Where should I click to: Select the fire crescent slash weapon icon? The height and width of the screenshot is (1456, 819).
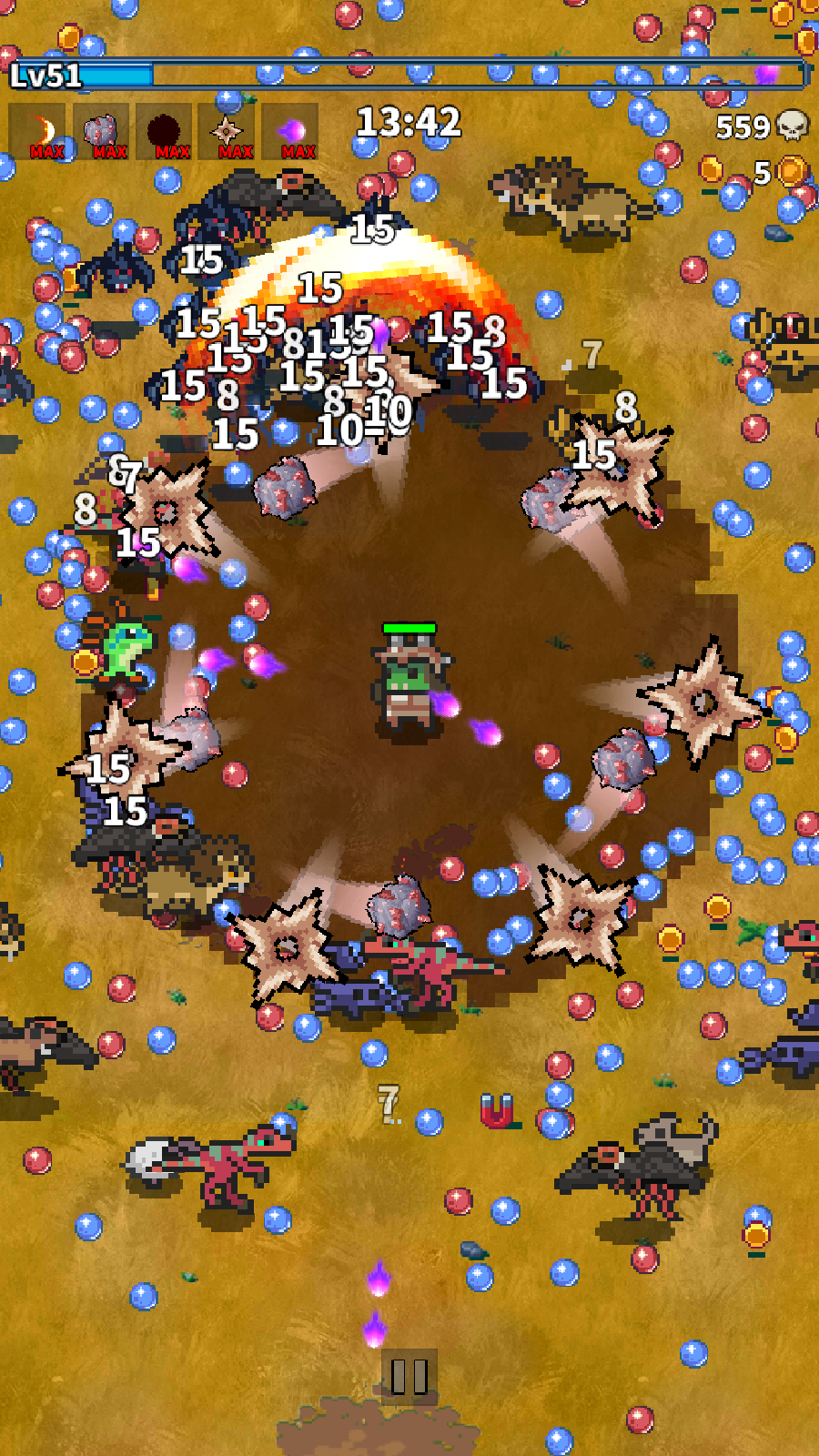pos(38,133)
